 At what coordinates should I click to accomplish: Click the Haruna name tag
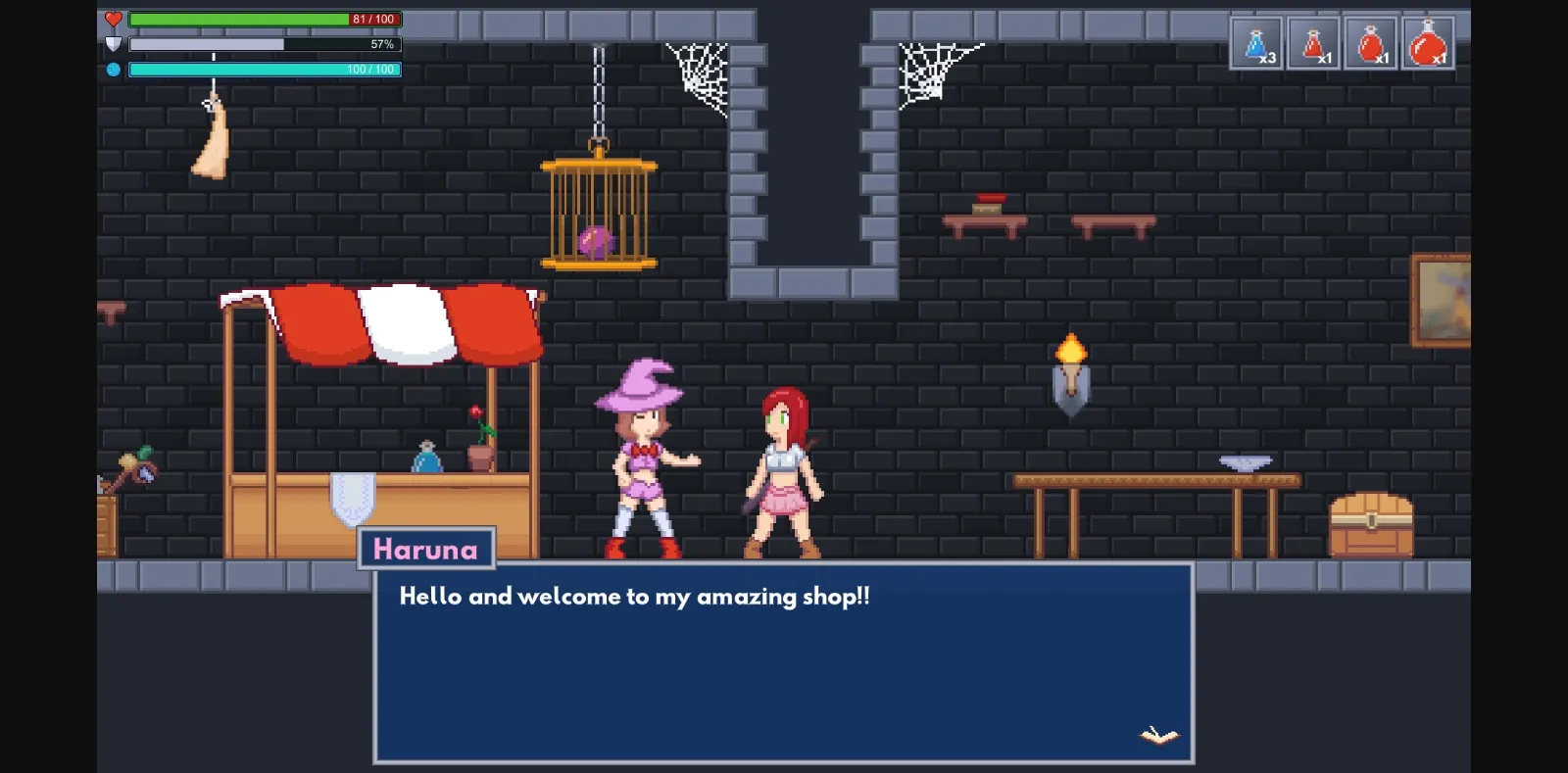click(x=426, y=549)
